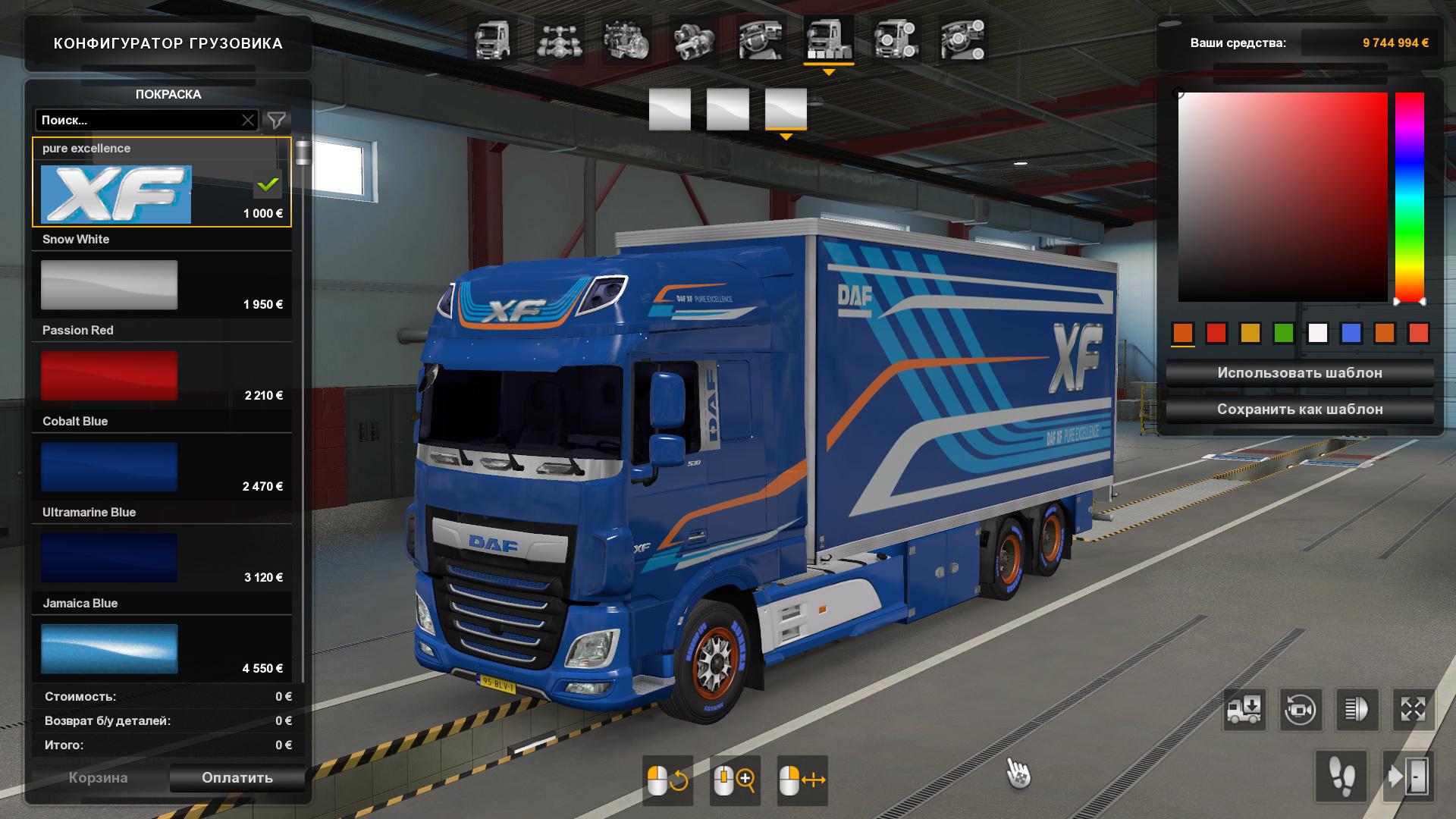
Task: Pick the Cobalt Blue paint option
Action: tap(109, 466)
